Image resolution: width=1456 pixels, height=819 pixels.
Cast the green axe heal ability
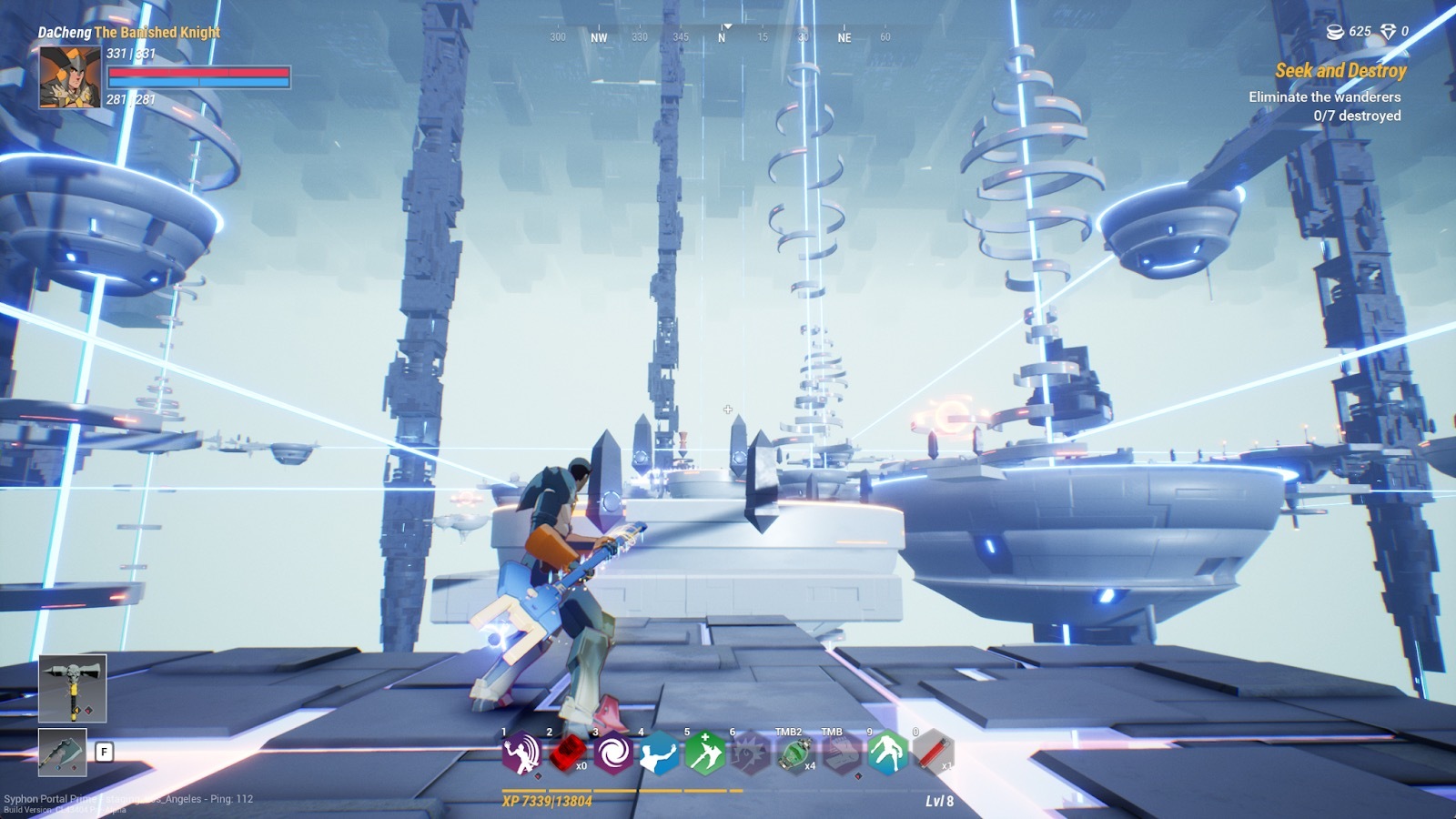click(704, 753)
